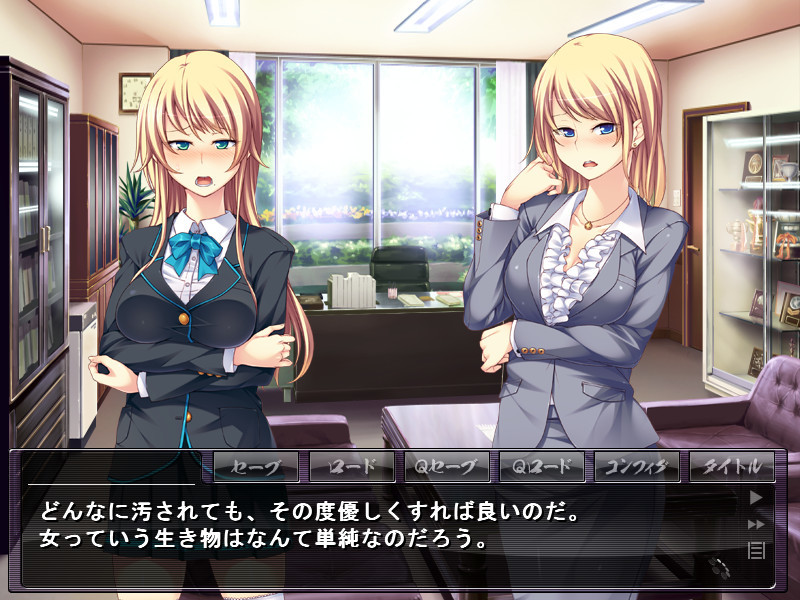Screen dimensions: 800x600
Task: Skip text with the double-arrow icon
Action: [757, 523]
